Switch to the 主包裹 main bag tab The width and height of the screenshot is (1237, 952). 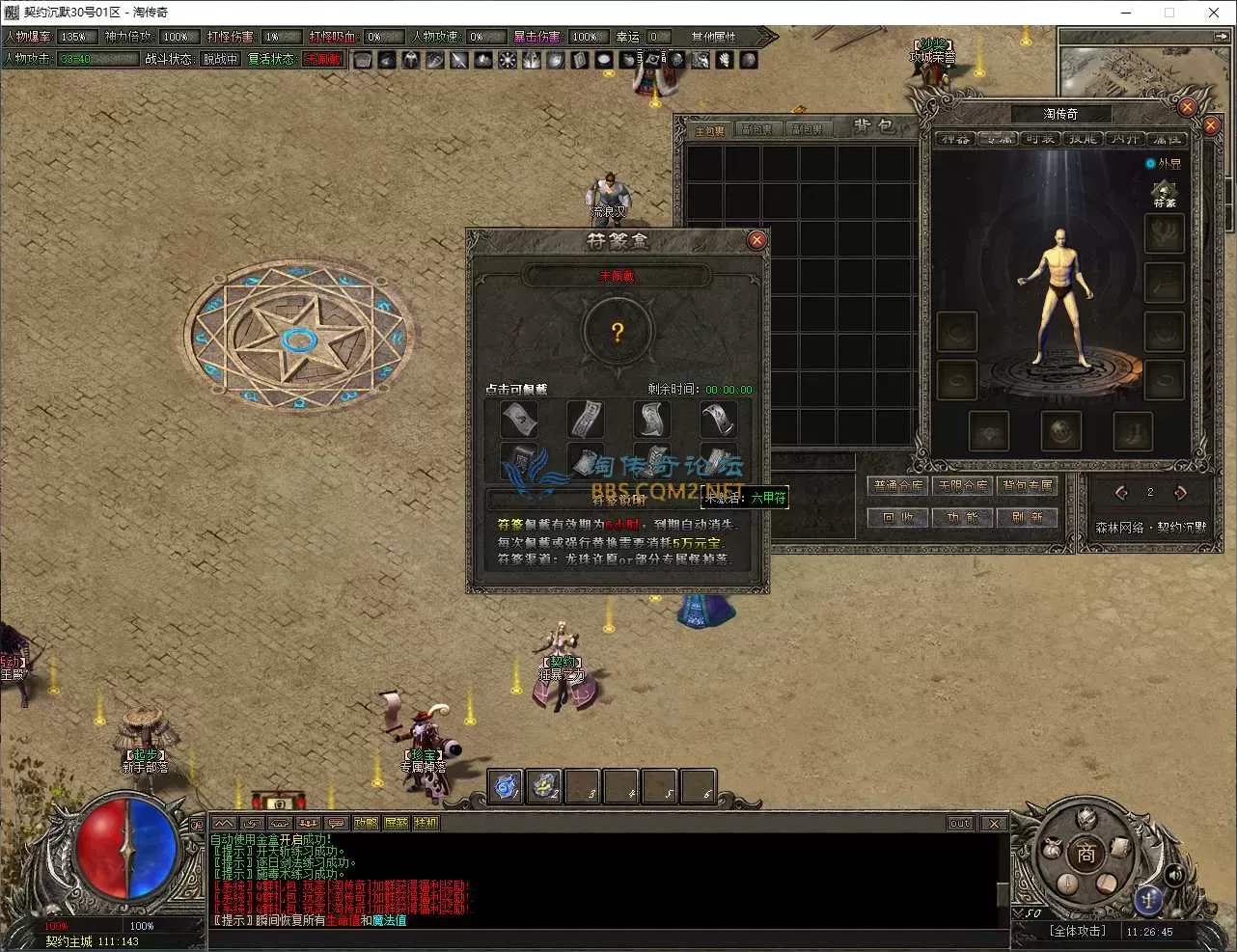(x=710, y=130)
